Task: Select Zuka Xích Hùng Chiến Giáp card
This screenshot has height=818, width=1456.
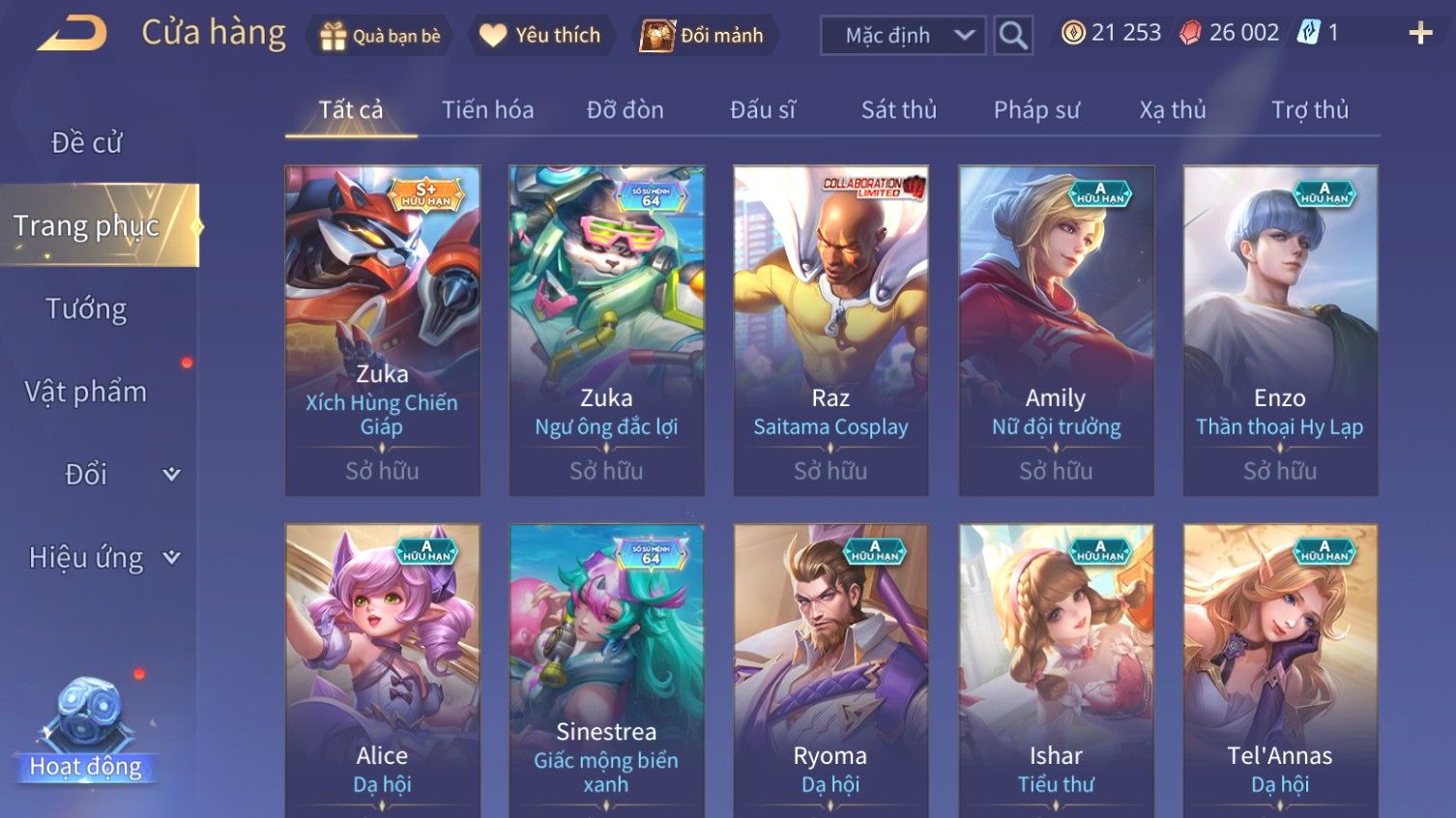Action: [x=382, y=331]
